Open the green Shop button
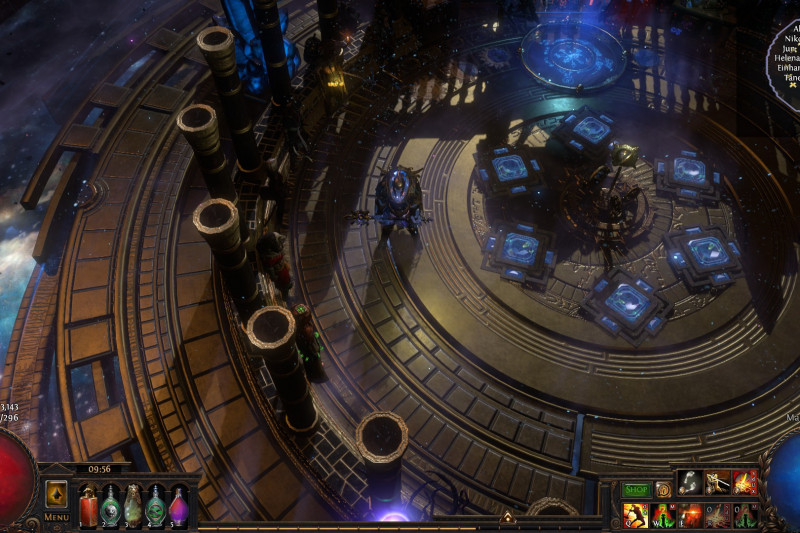800x533 pixels. pos(636,490)
